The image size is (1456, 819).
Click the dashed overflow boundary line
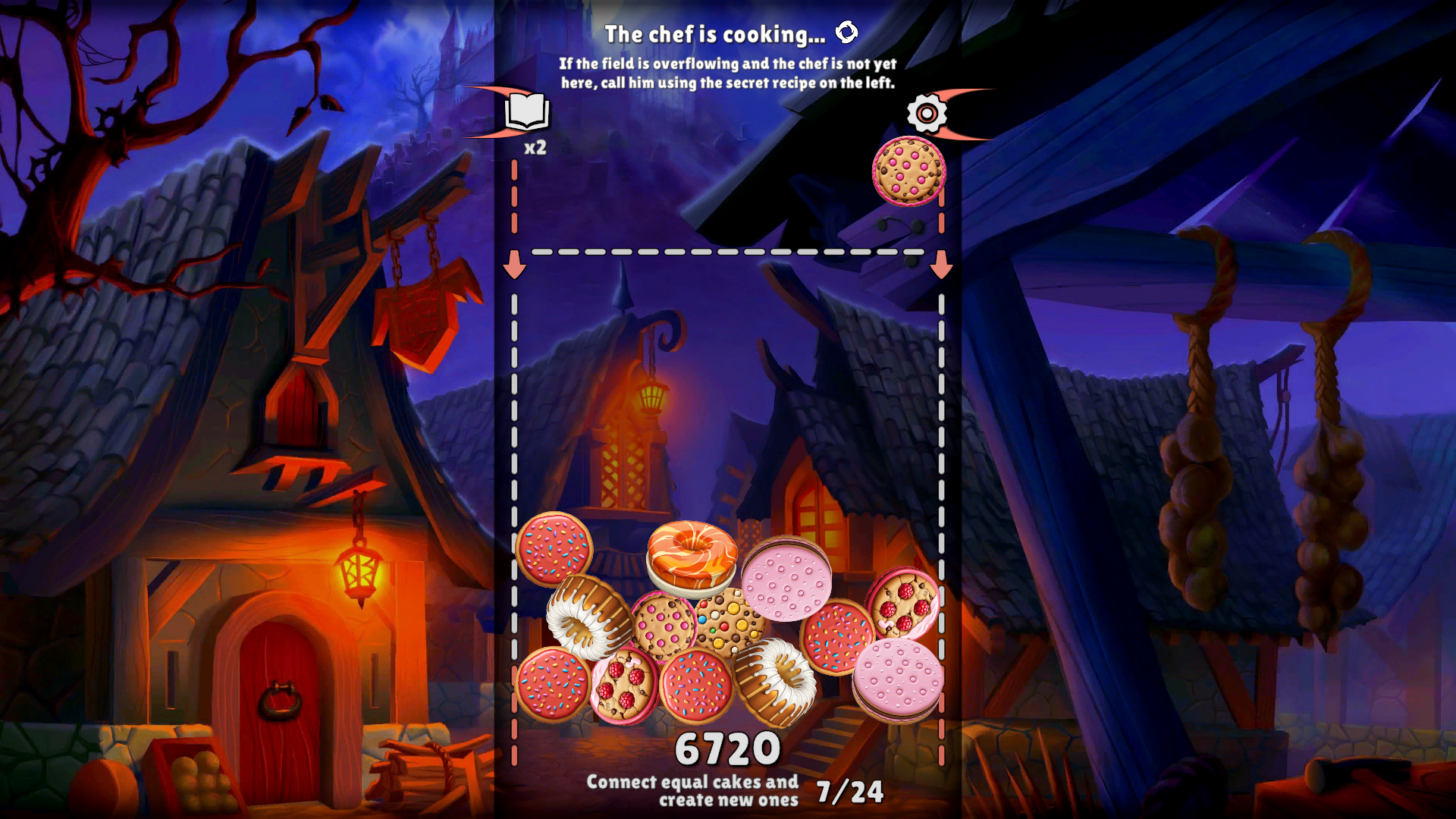[728, 253]
